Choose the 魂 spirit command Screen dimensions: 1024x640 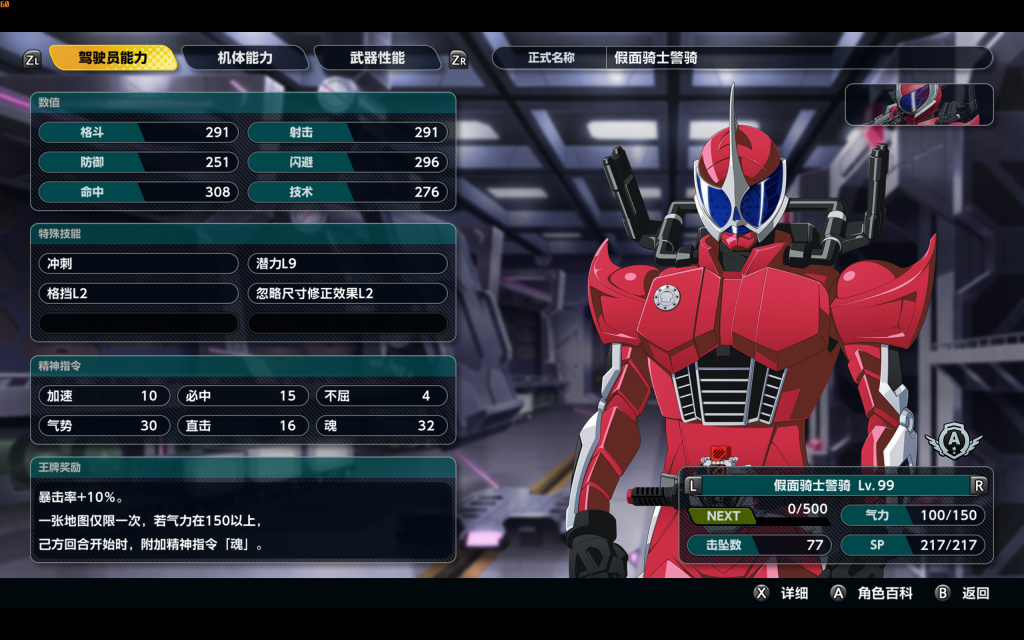(381, 426)
